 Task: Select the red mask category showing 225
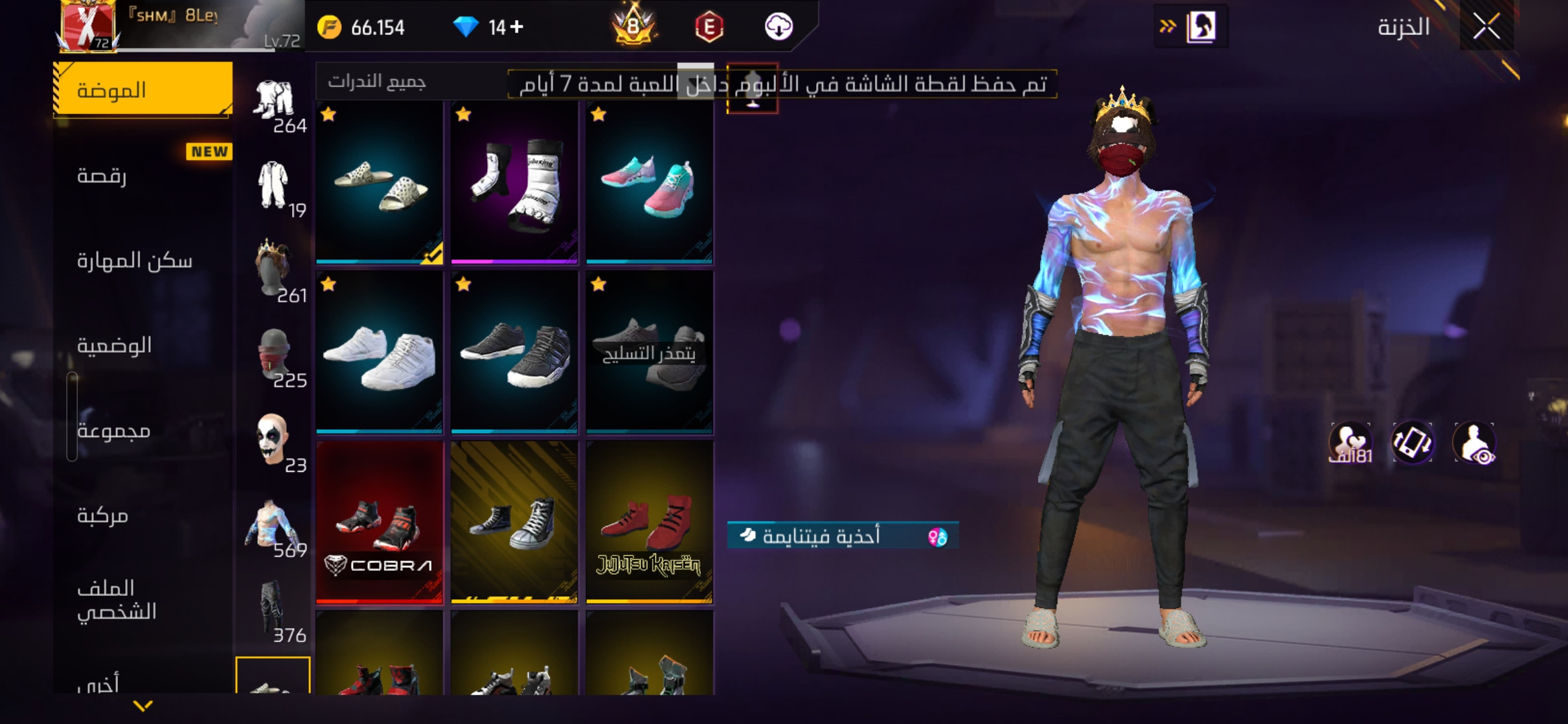[x=275, y=357]
